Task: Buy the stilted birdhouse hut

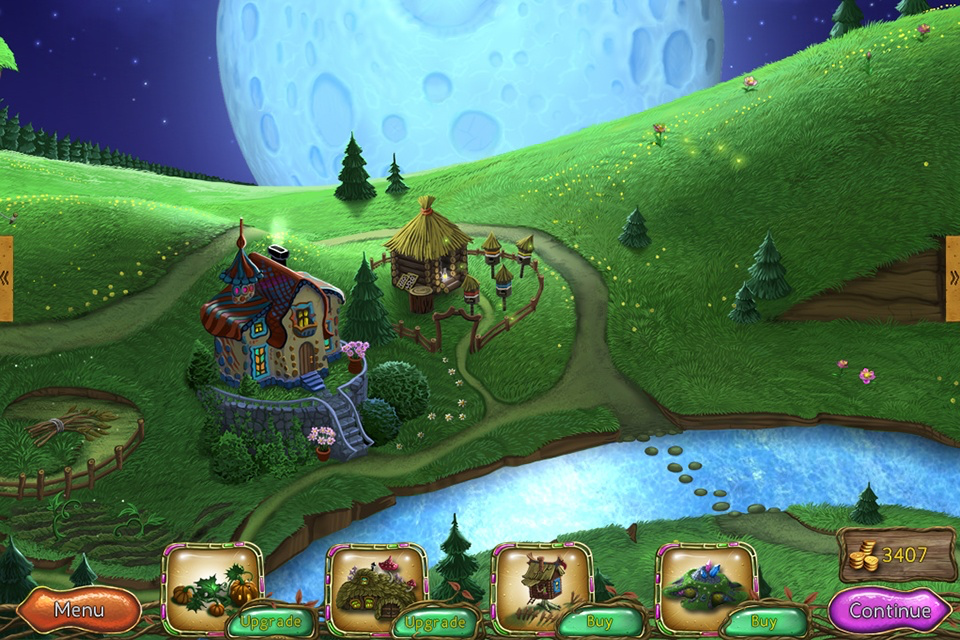Action: [600, 622]
